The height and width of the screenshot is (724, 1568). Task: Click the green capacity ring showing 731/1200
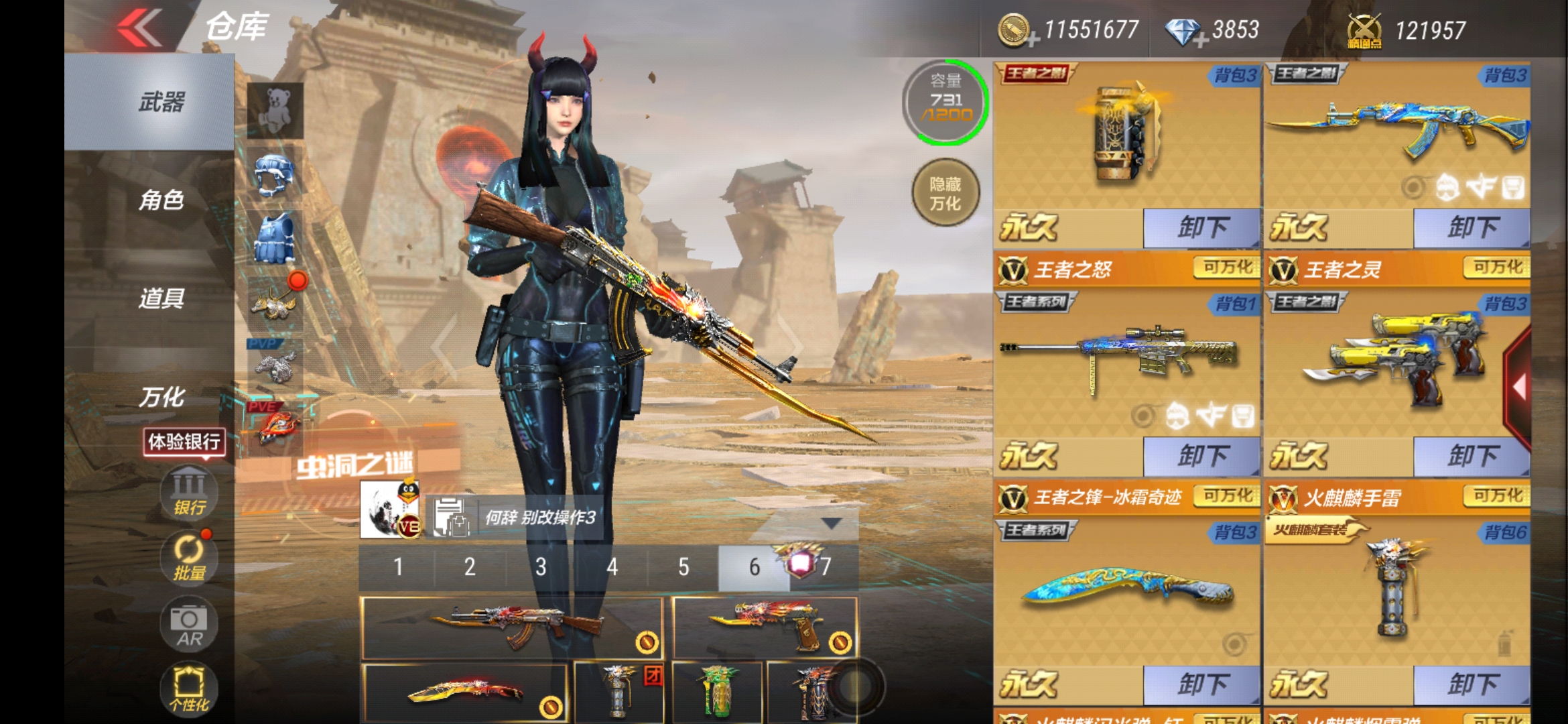tap(944, 104)
